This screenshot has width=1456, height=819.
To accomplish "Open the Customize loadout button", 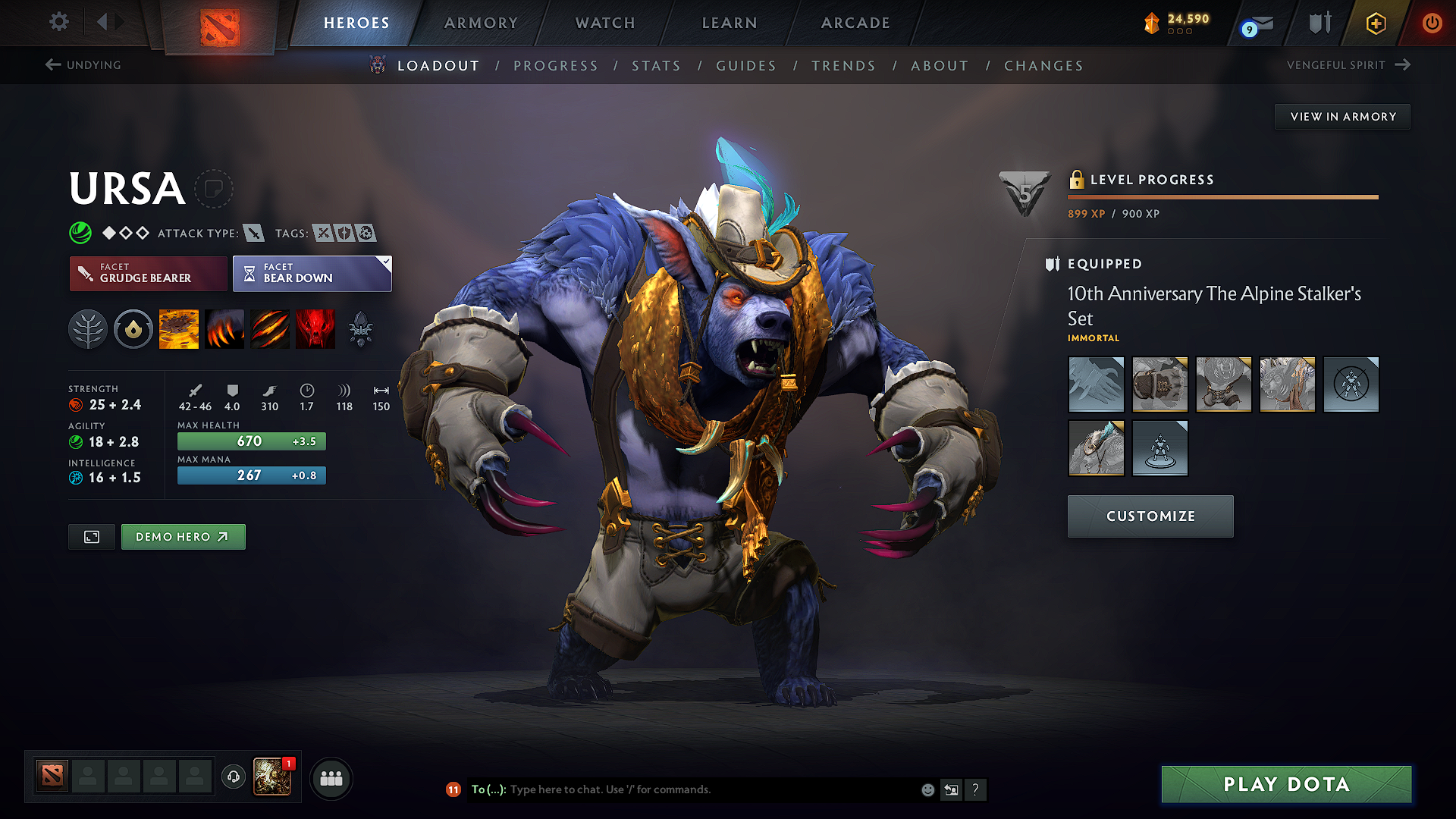I will 1150,516.
